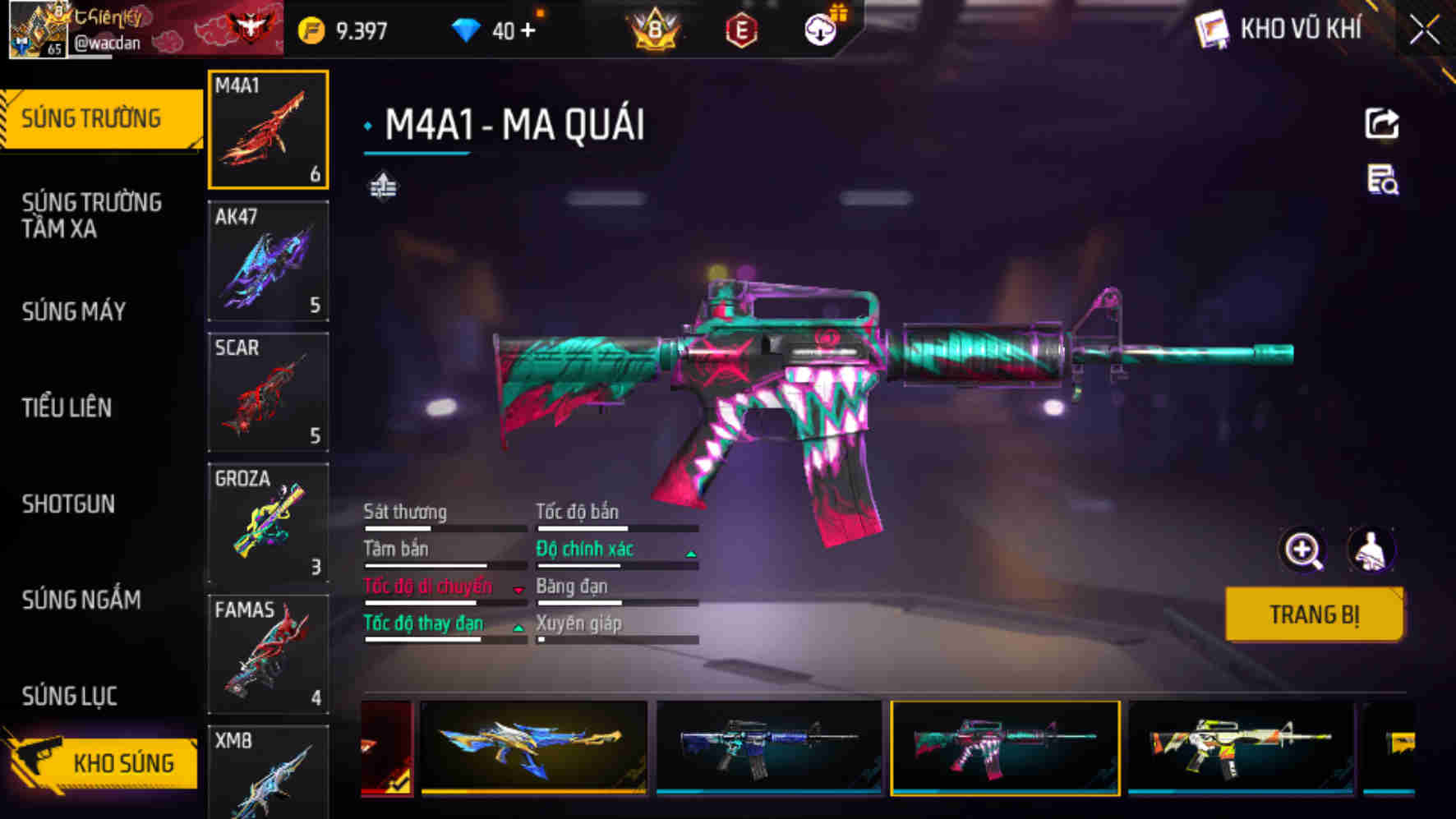Add diamonds with the plus button
This screenshot has width=1456, height=819.
528,31
